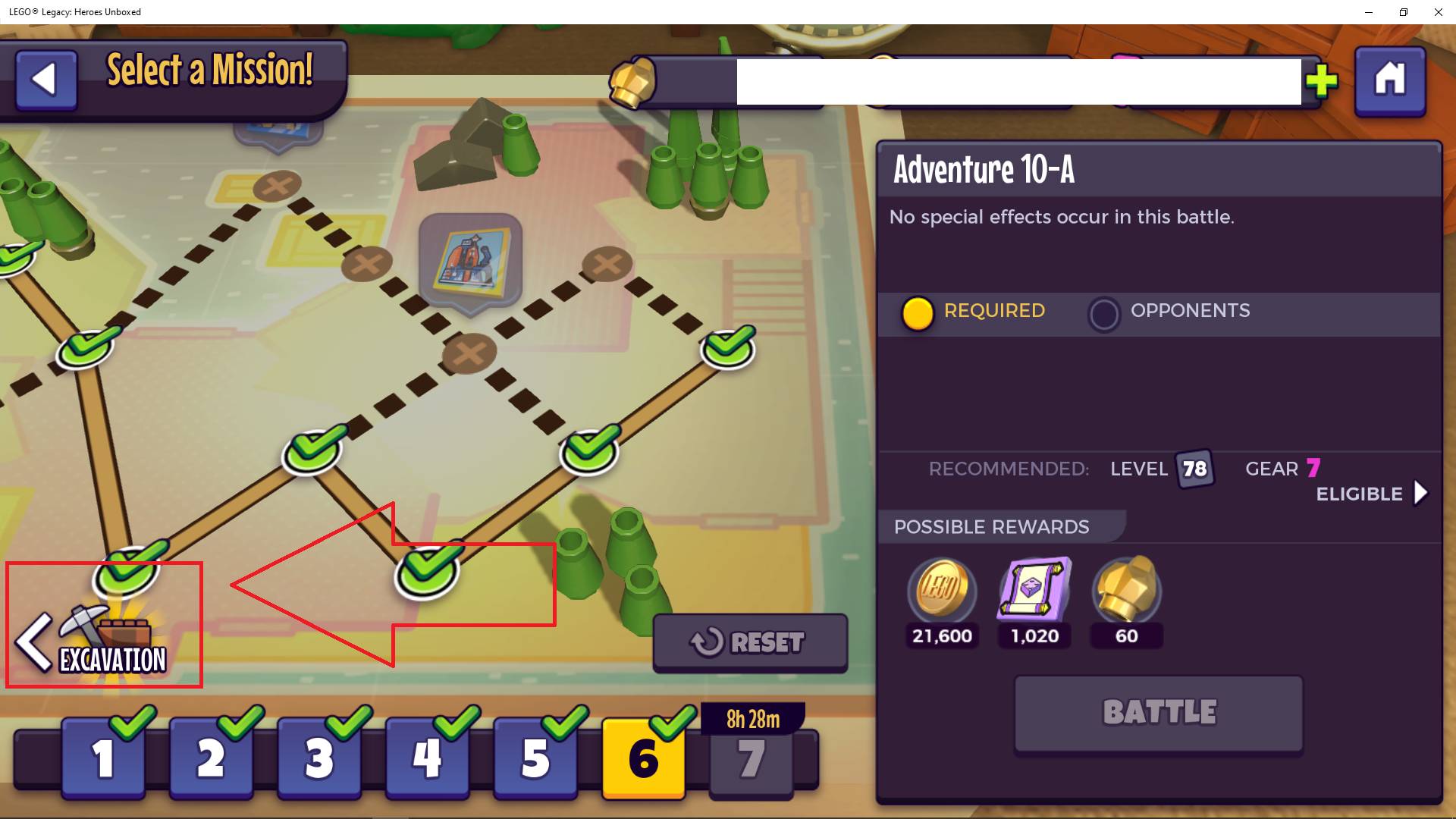Show the Opponents list
The width and height of the screenshot is (1456, 819).
click(x=1104, y=313)
